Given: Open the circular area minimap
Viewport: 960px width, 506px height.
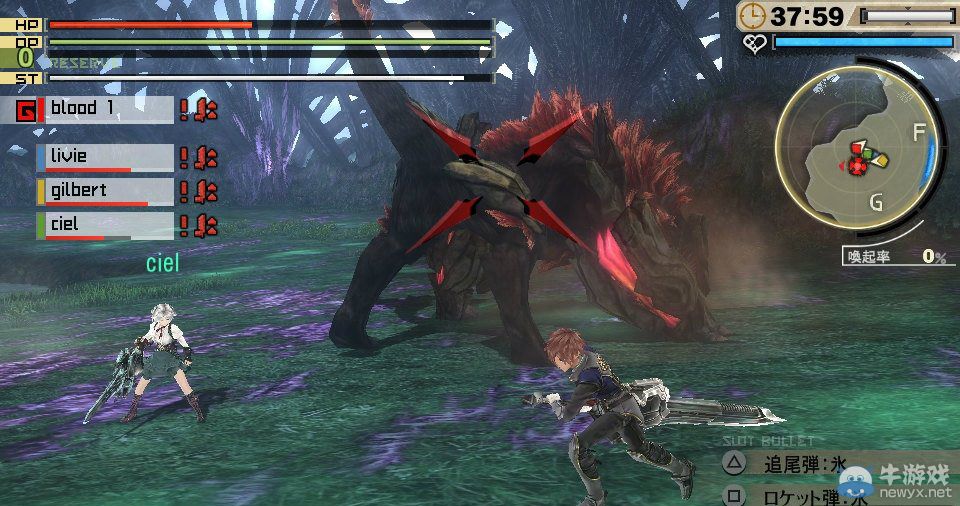Looking at the screenshot, I should click(859, 154).
